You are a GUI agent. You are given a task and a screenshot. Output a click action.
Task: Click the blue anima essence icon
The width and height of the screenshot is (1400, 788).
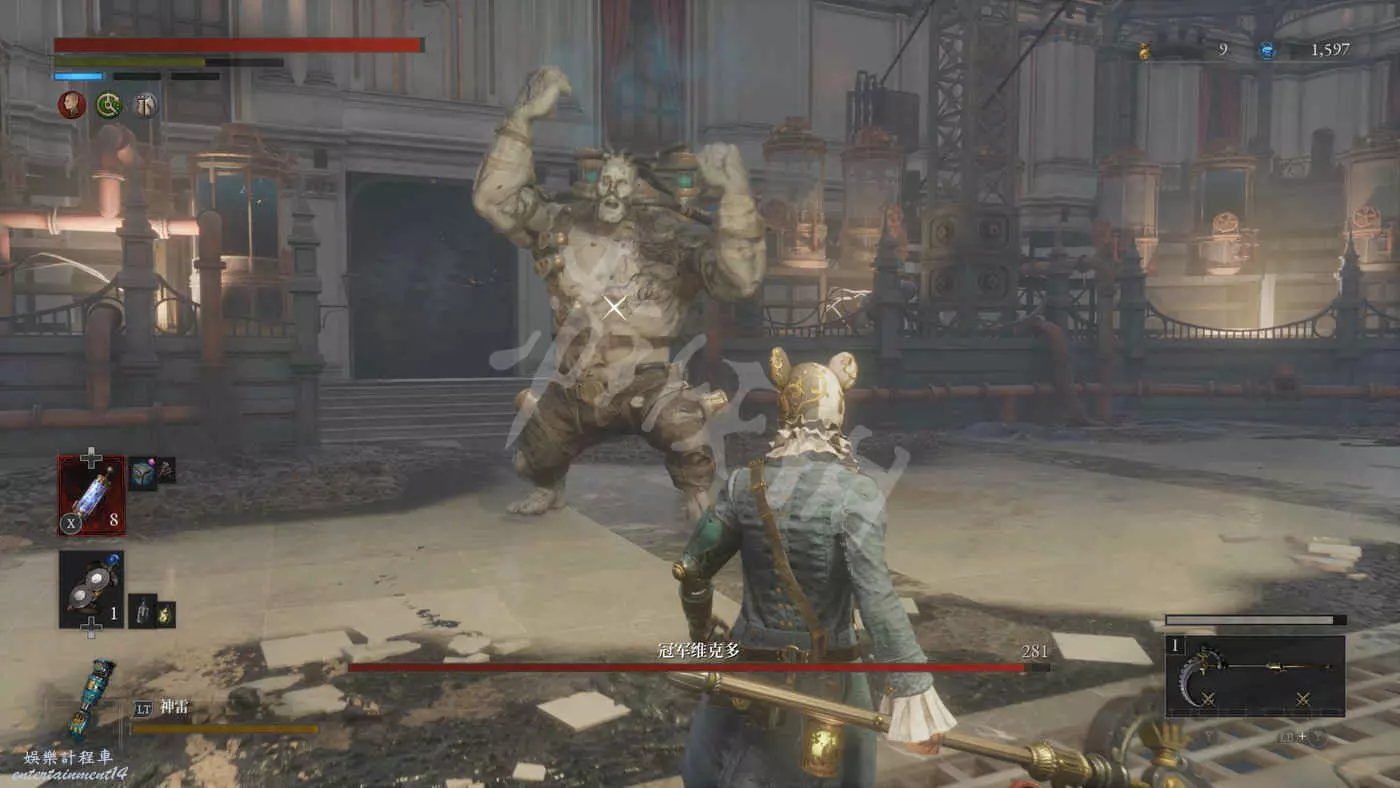click(1267, 50)
